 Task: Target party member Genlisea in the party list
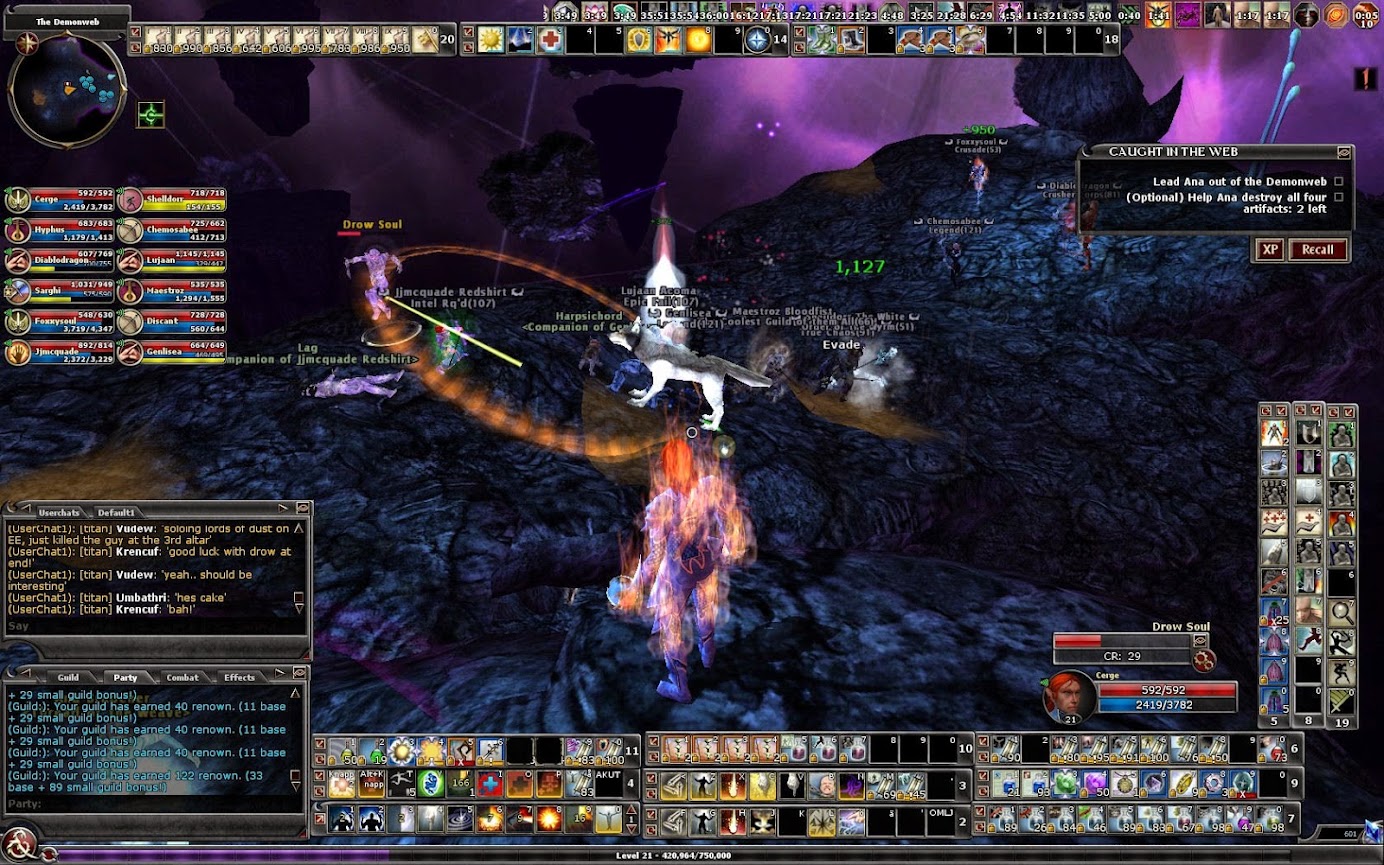pyautogui.click(x=171, y=351)
